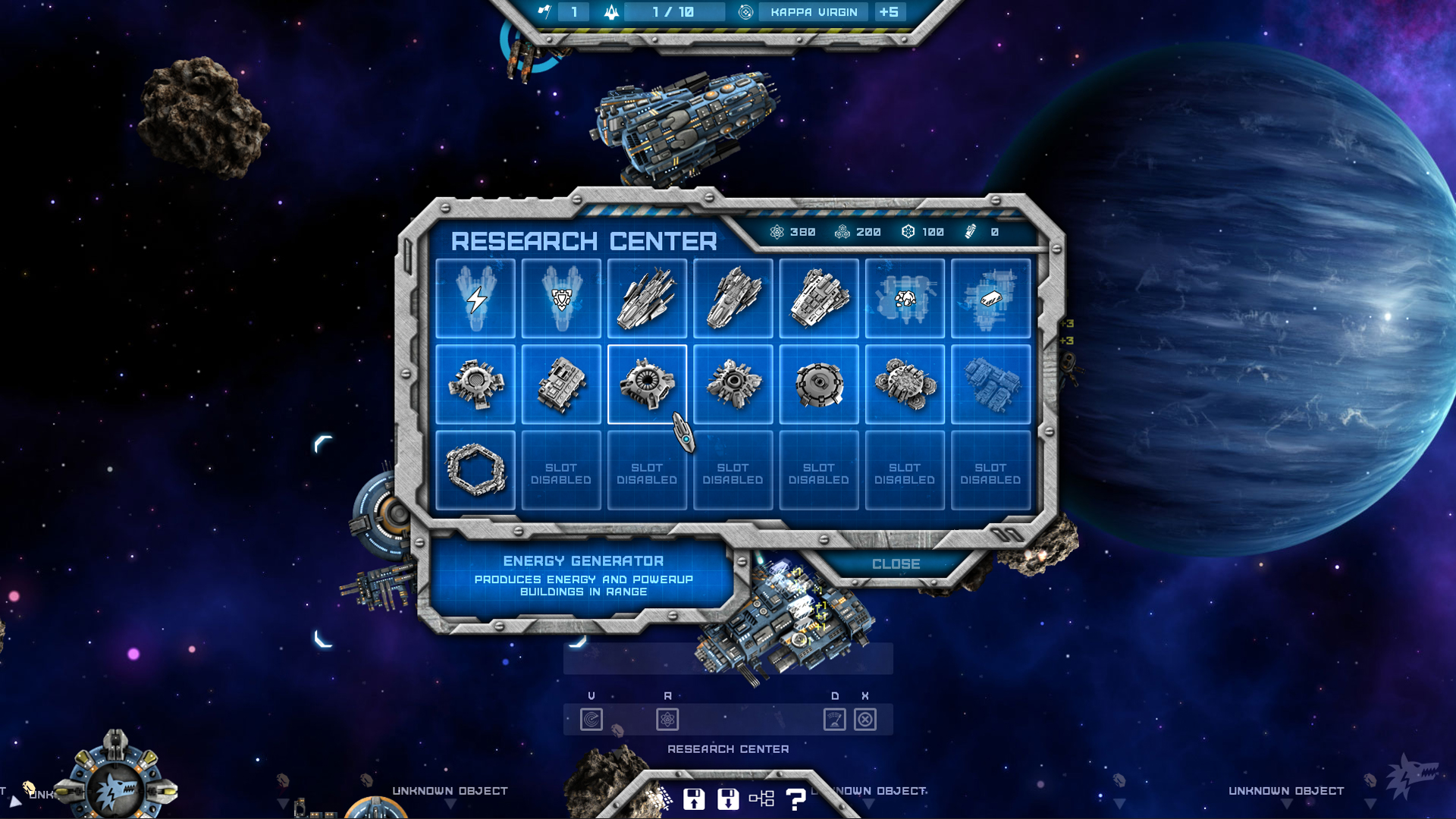Click the load-game floppy with down arrow

point(728,797)
